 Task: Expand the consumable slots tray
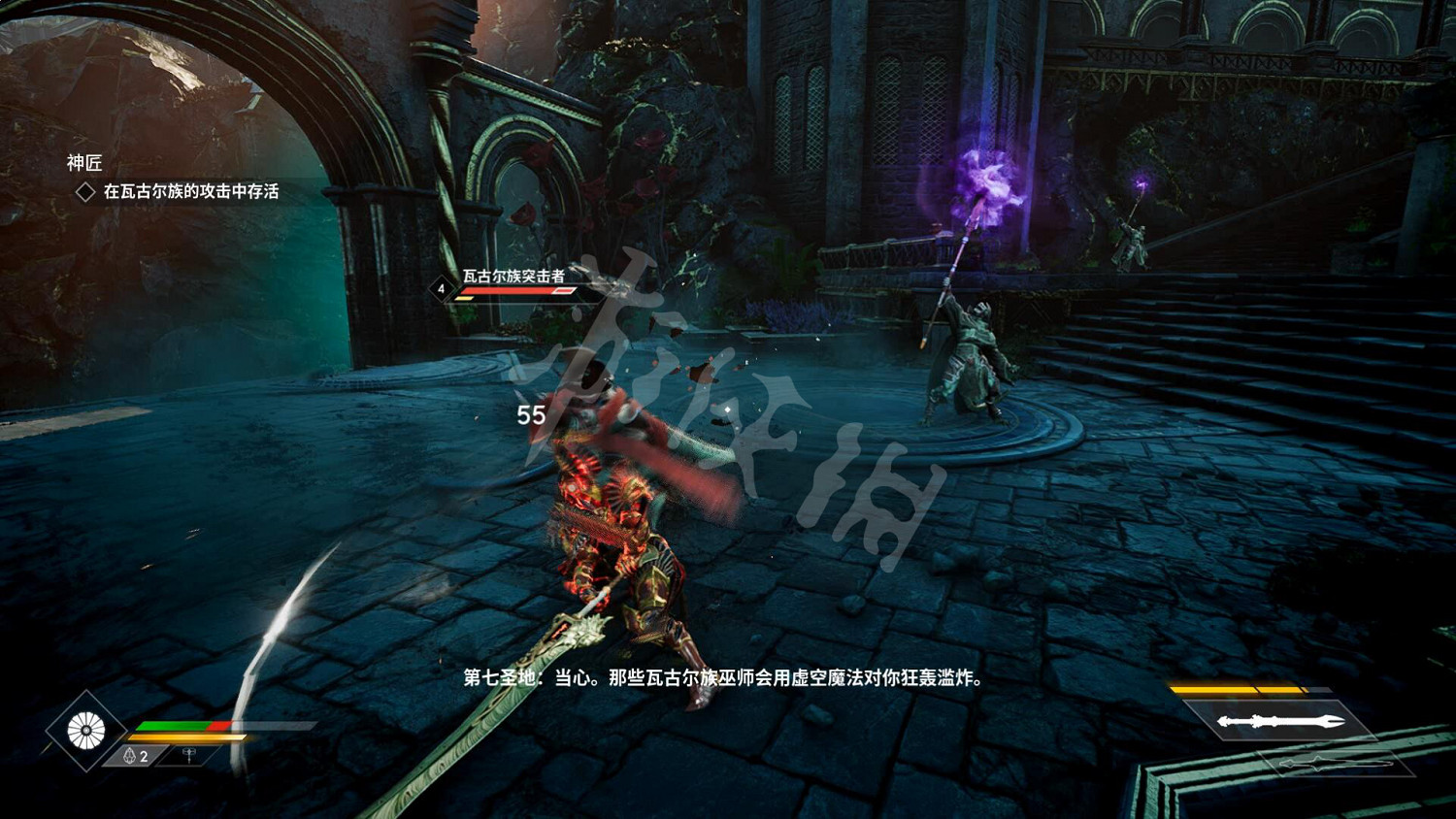click(x=160, y=755)
